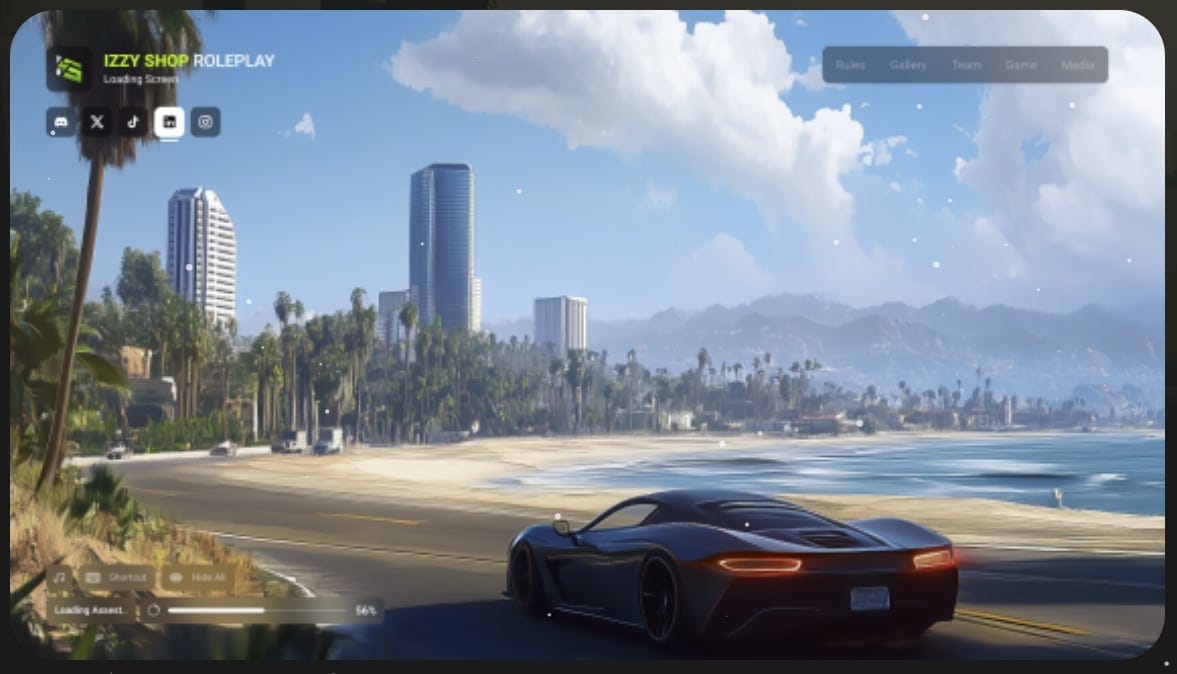View the Media tab
Screen dimensions: 1177x674
pyautogui.click(x=1077, y=65)
